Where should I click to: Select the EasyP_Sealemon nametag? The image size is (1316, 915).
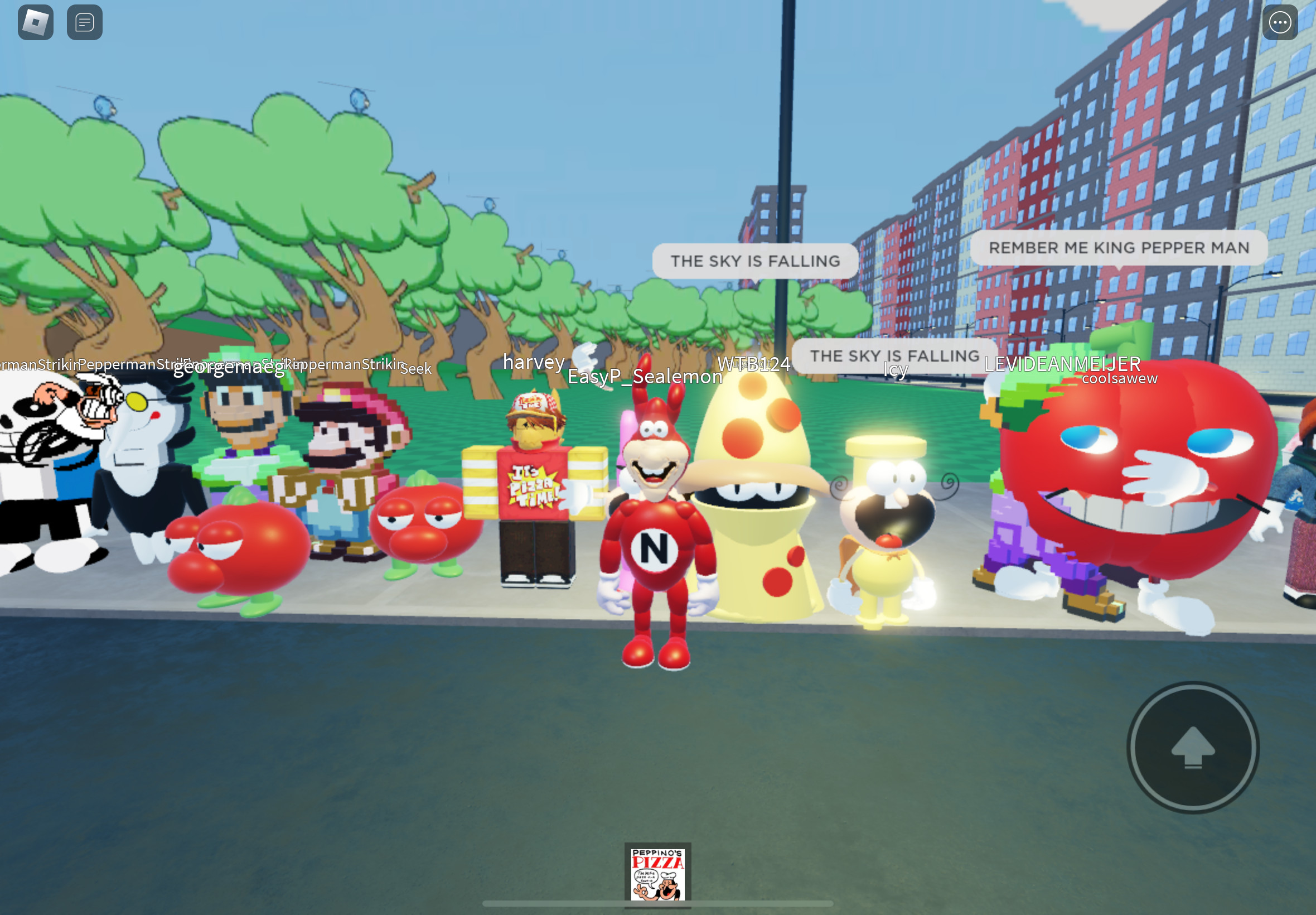645,377
